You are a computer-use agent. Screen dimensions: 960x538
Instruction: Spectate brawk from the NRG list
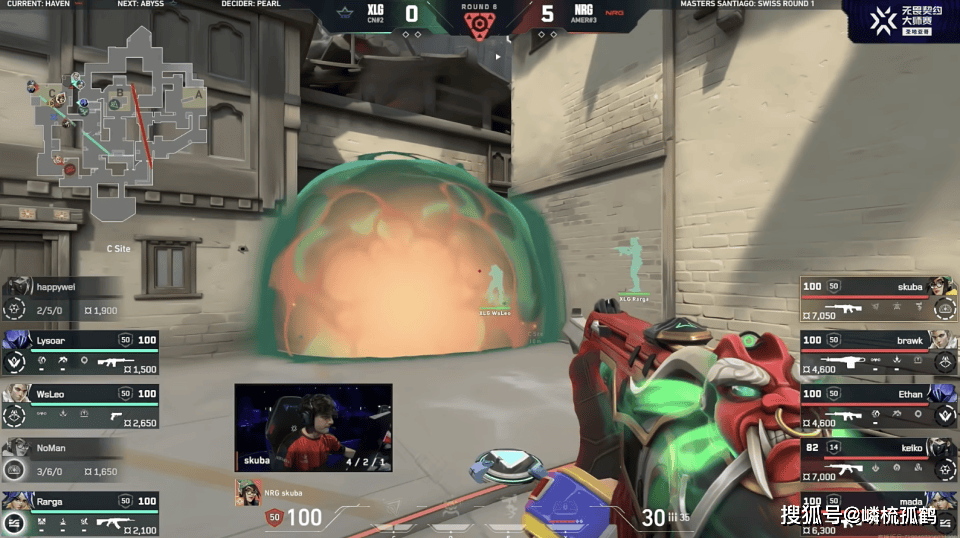[877, 351]
